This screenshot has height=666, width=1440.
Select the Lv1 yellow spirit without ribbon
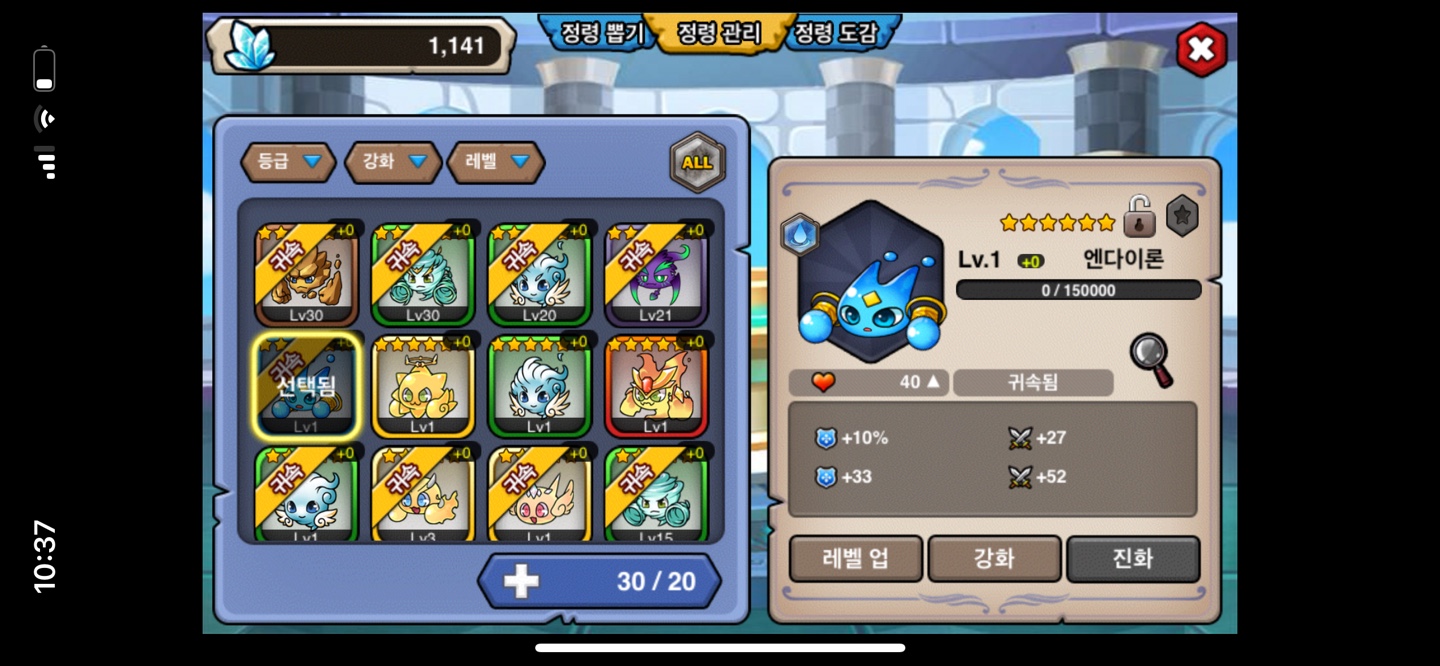tap(423, 386)
